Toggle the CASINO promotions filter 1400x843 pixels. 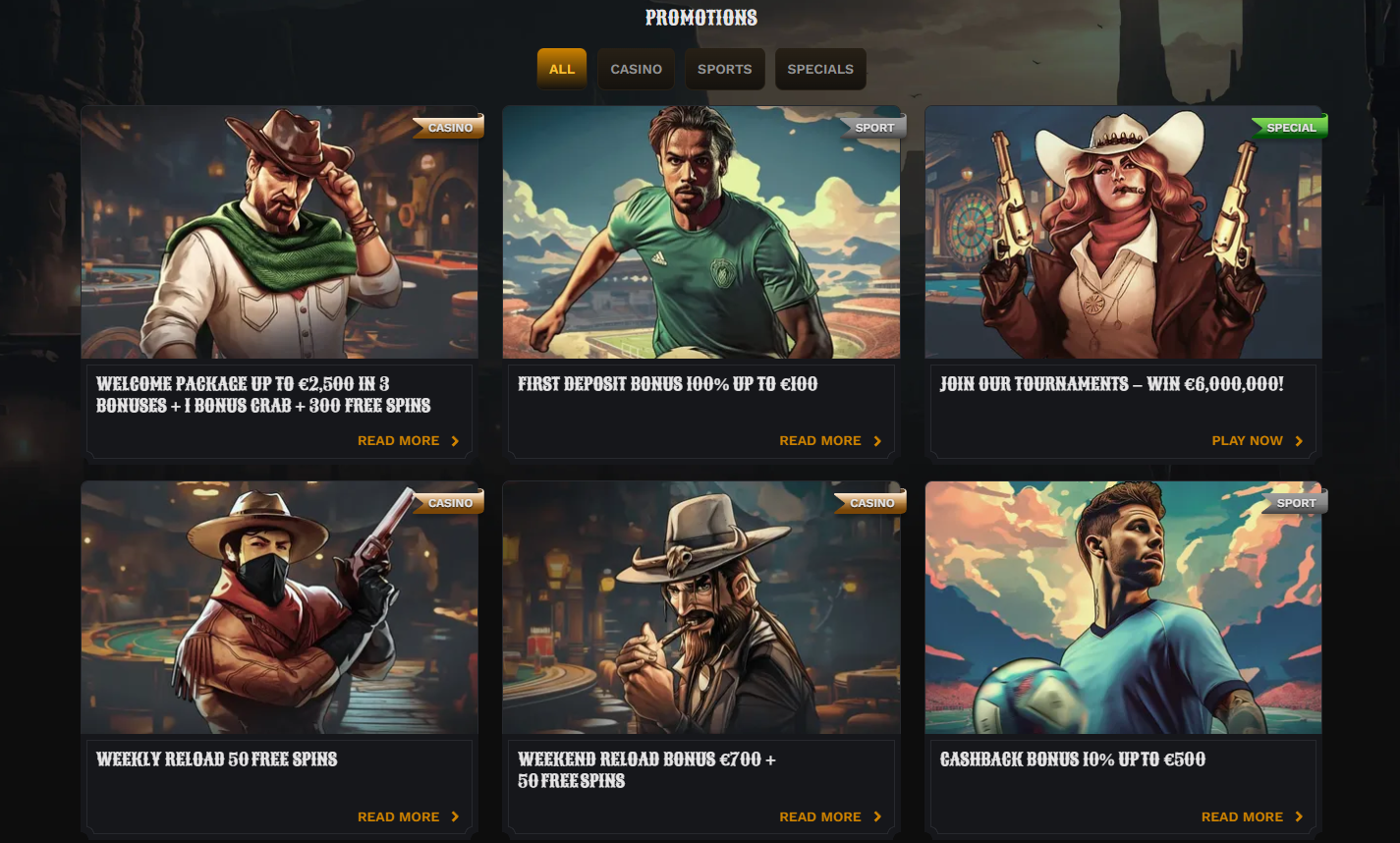(636, 69)
